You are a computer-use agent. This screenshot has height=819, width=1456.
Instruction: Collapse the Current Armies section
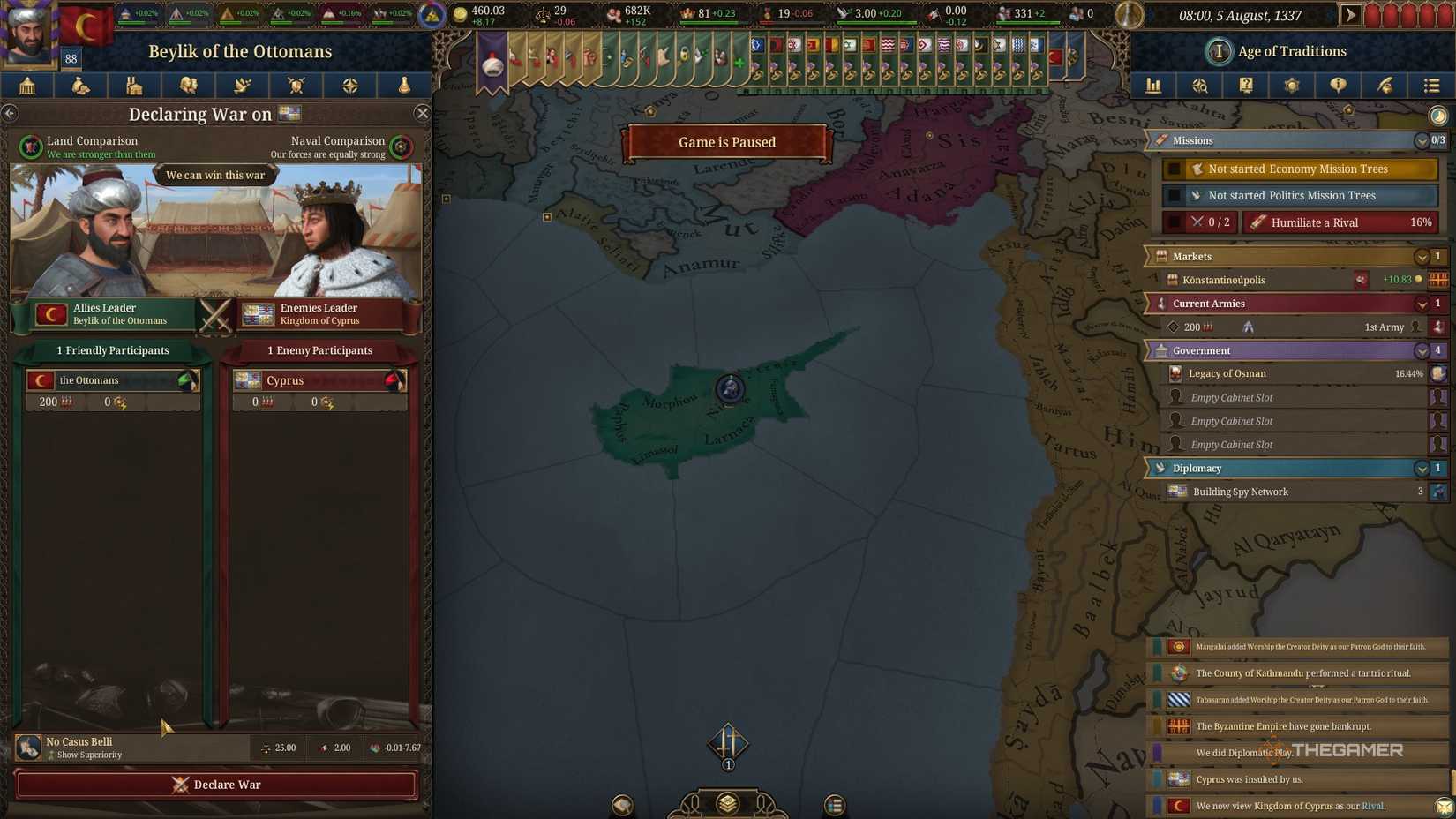[x=1422, y=304]
